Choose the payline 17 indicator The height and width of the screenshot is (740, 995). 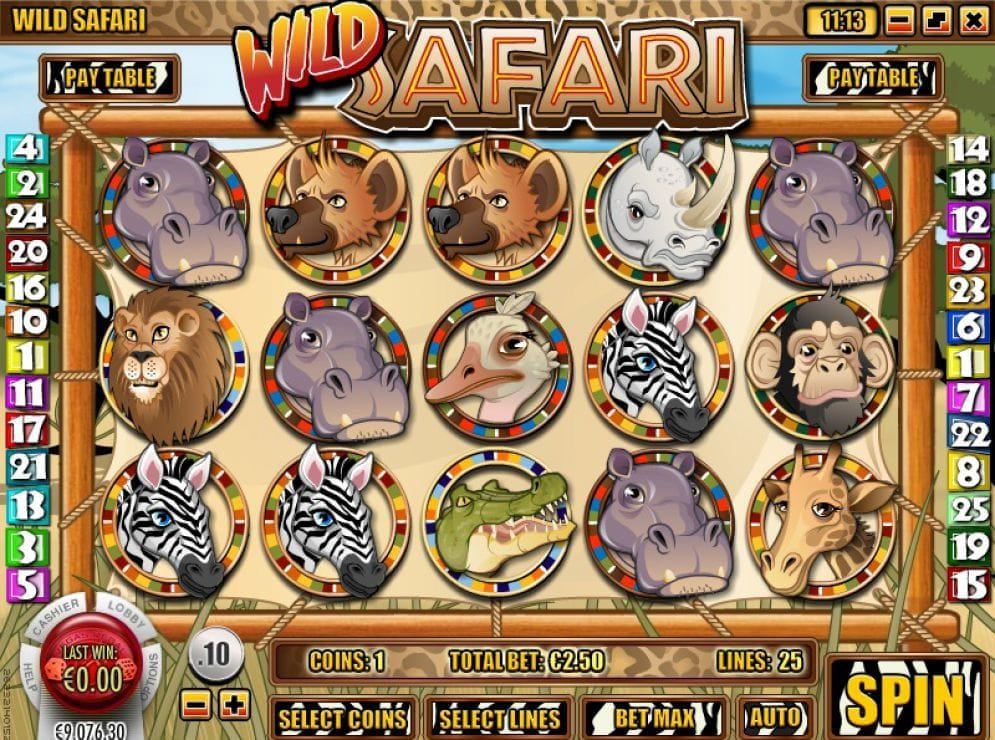pyautogui.click(x=26, y=431)
